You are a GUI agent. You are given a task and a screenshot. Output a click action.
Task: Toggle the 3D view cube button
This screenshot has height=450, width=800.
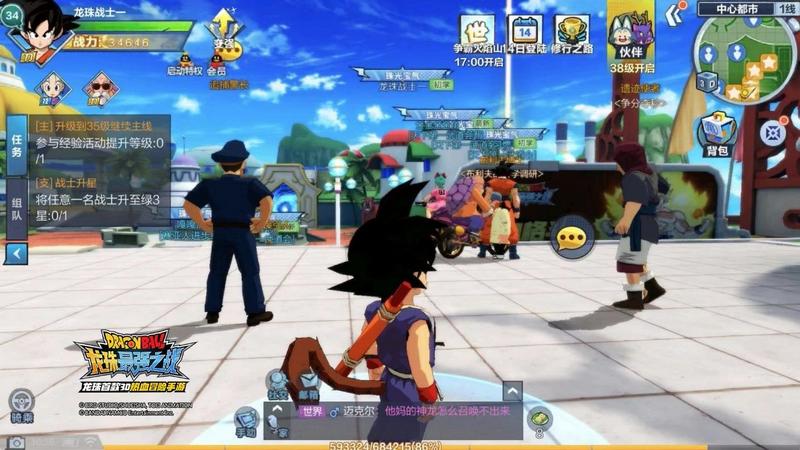click(706, 82)
